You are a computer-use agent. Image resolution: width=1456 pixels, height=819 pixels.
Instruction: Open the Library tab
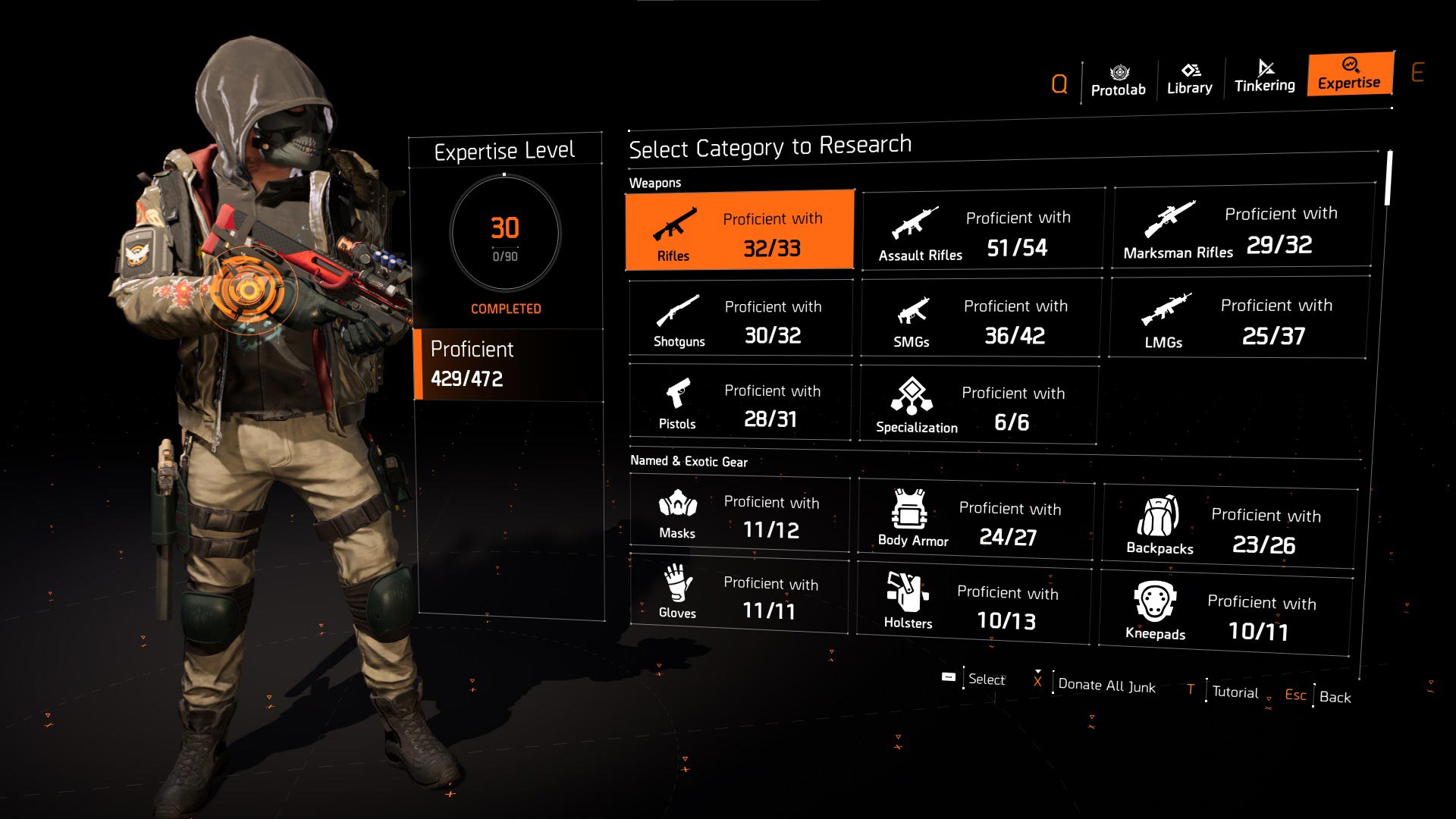click(x=1189, y=79)
